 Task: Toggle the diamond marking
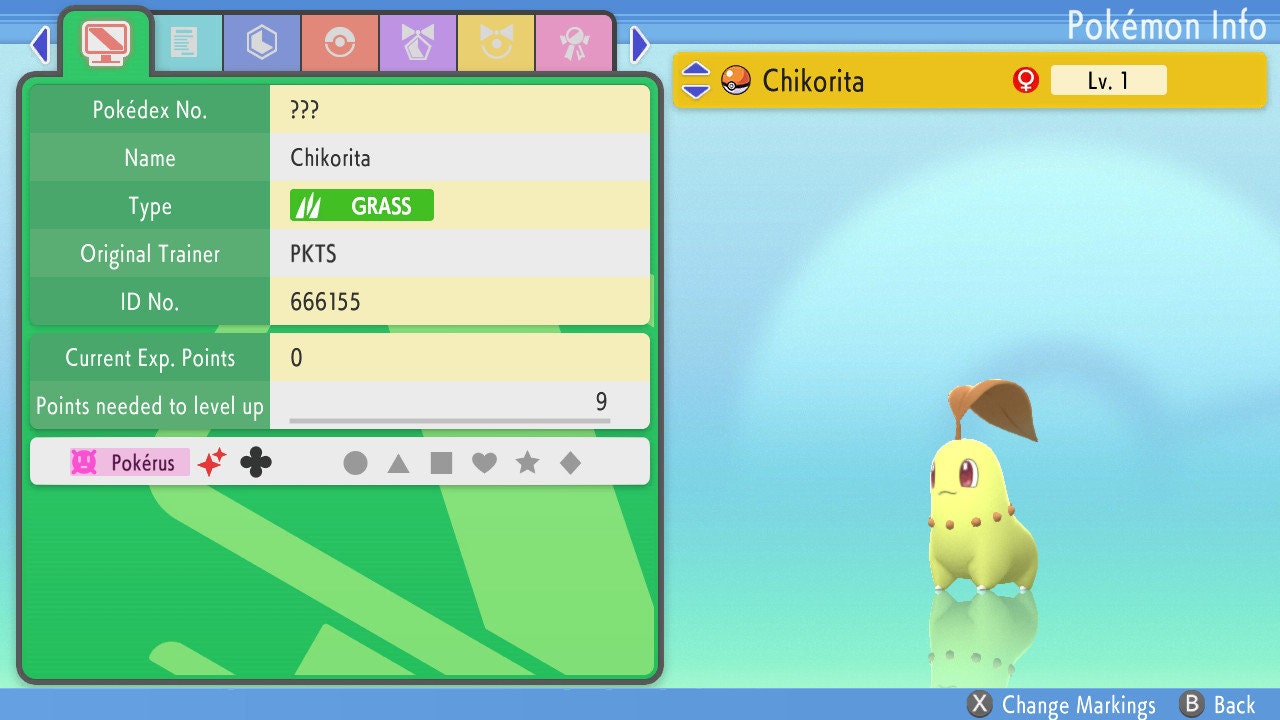pyautogui.click(x=570, y=463)
